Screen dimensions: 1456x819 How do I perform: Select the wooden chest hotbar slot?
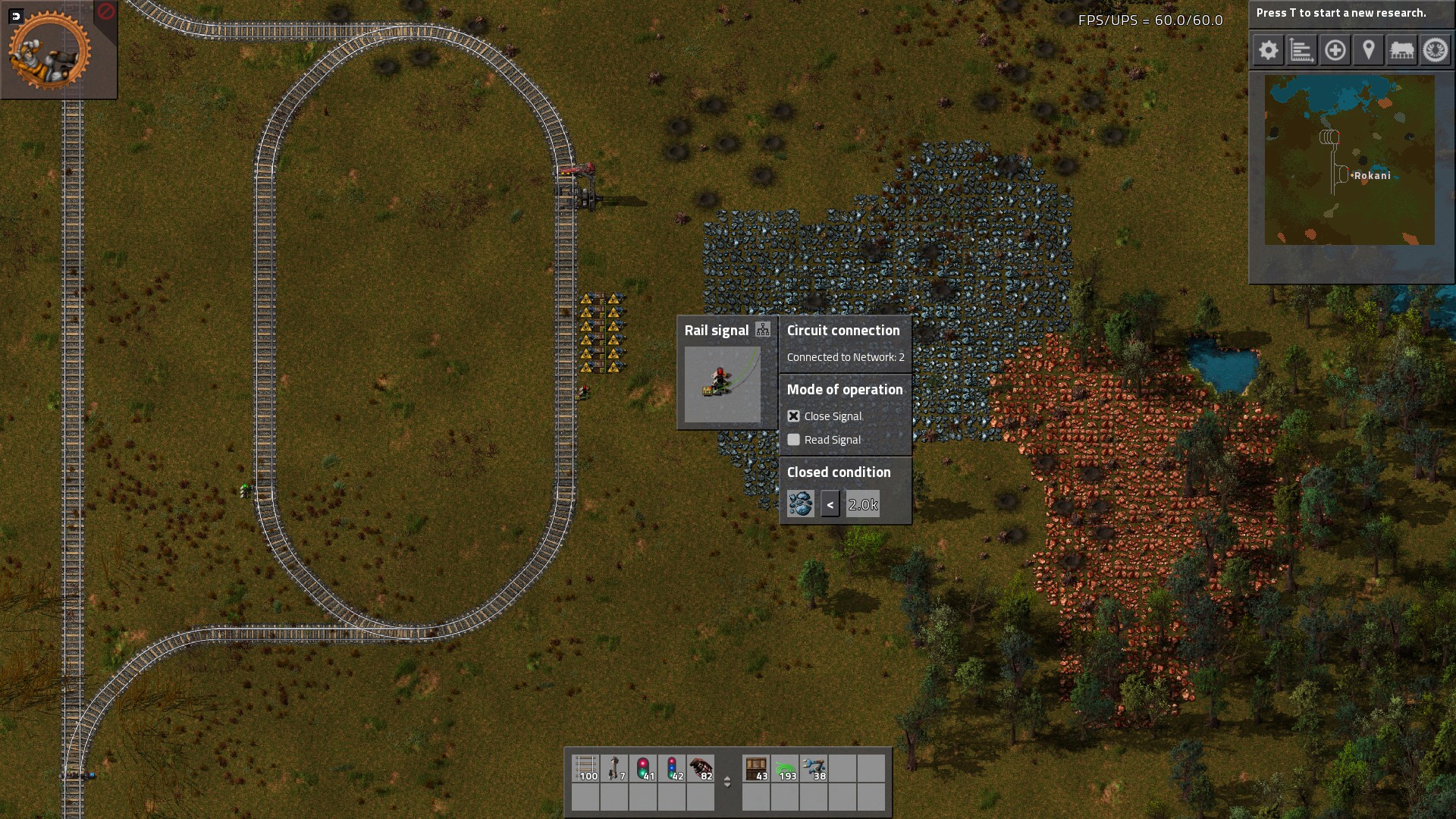[x=756, y=768]
